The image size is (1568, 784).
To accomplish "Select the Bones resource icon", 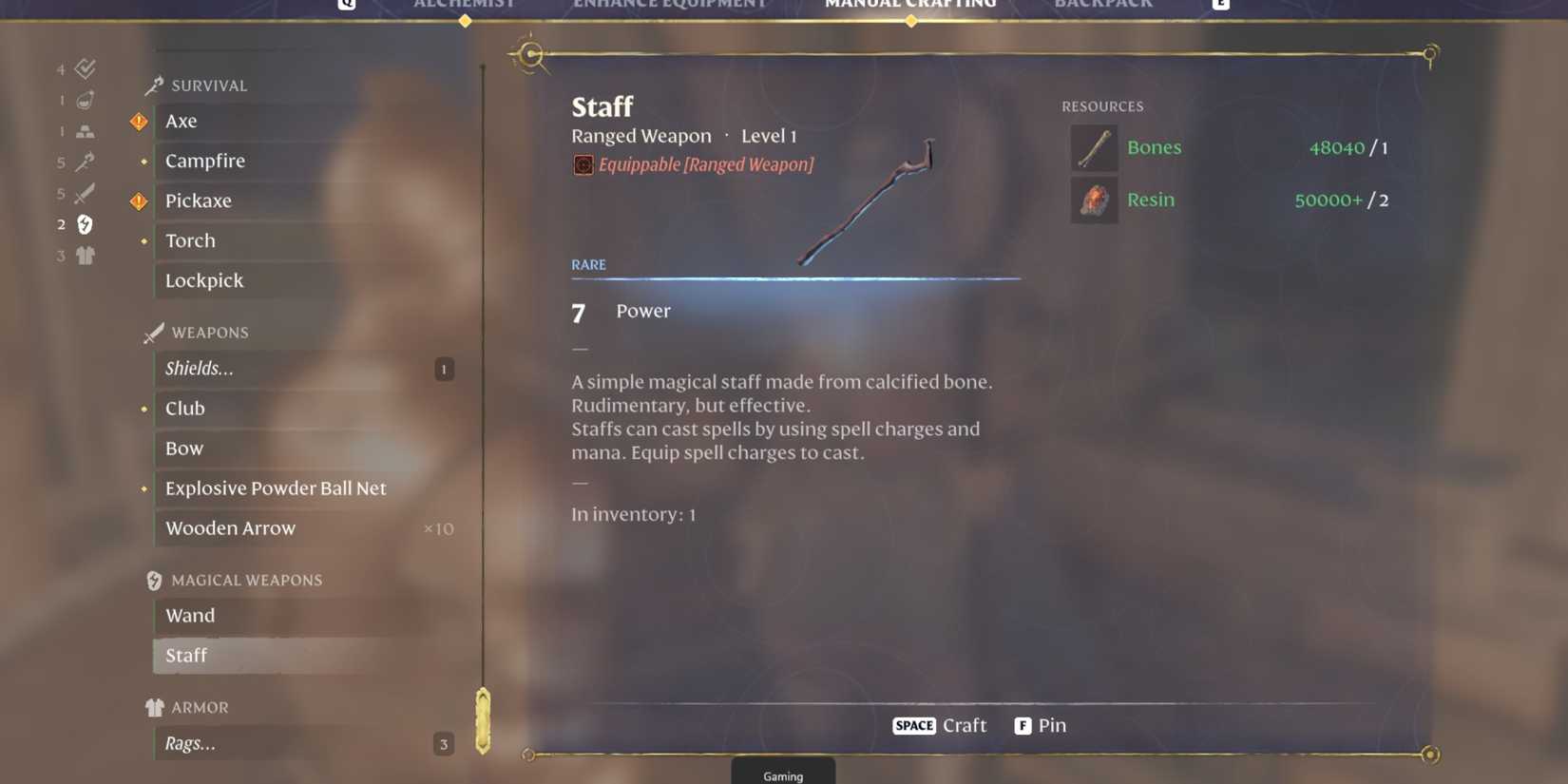I will click(1094, 147).
